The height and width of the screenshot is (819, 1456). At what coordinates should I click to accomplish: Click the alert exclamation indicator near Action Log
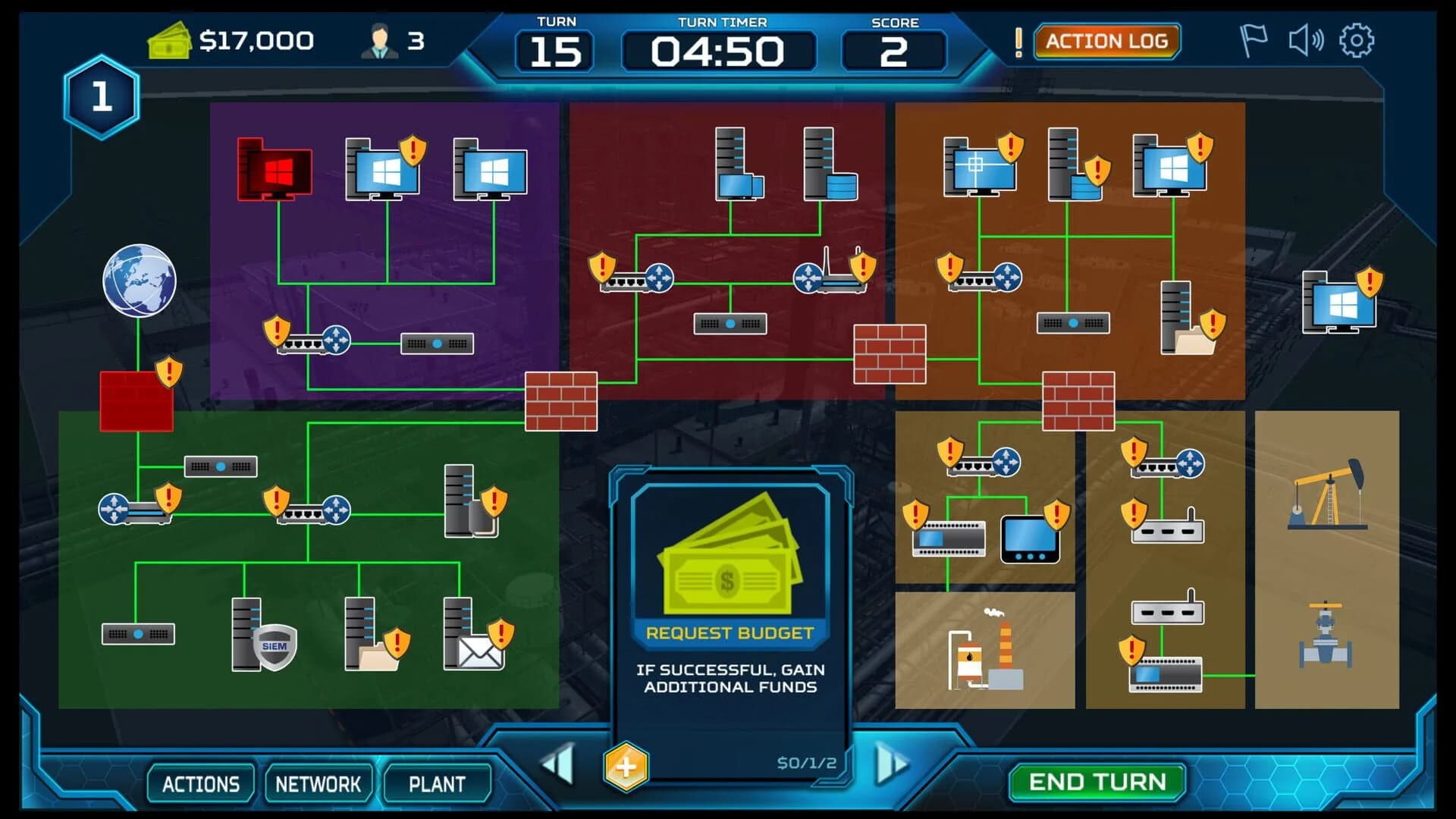(x=1018, y=42)
